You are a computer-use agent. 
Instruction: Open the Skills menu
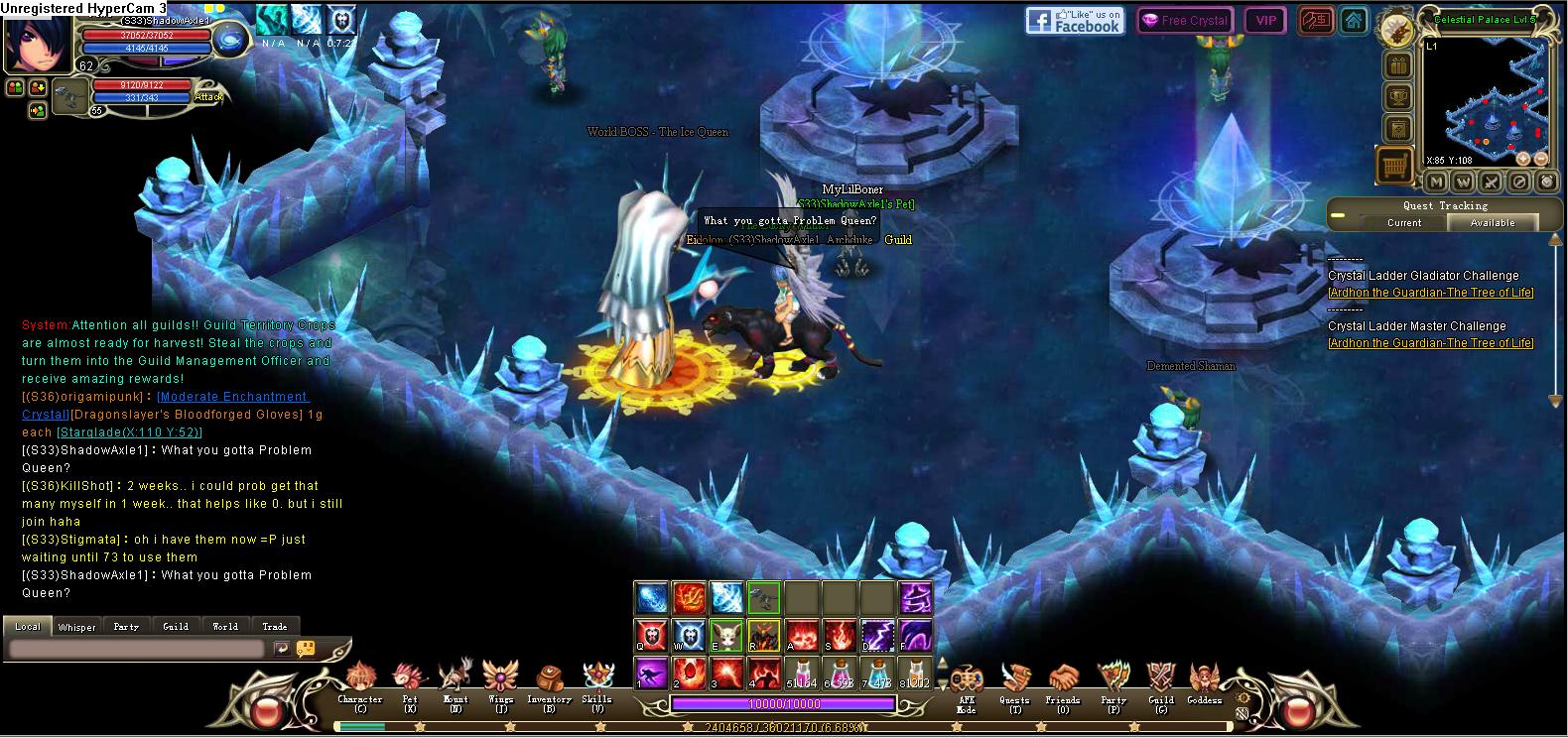click(597, 682)
